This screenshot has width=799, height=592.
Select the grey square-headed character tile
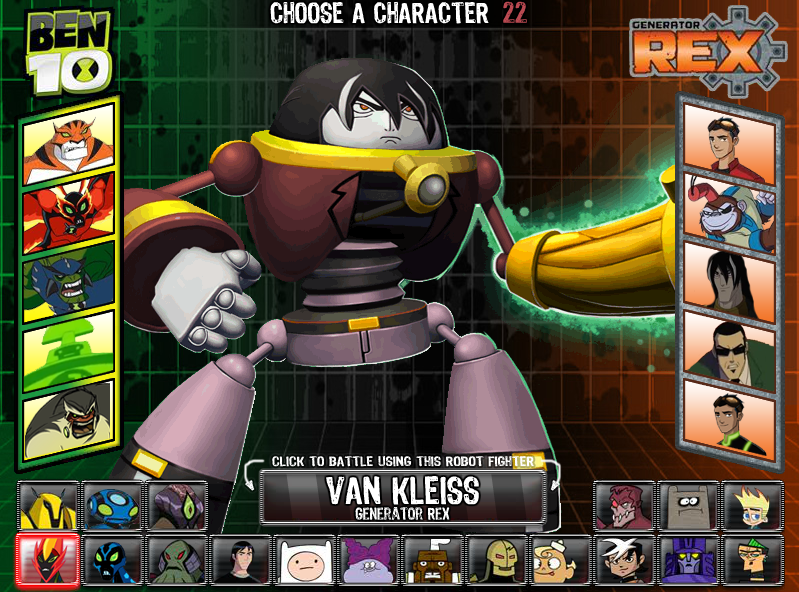pos(688,505)
